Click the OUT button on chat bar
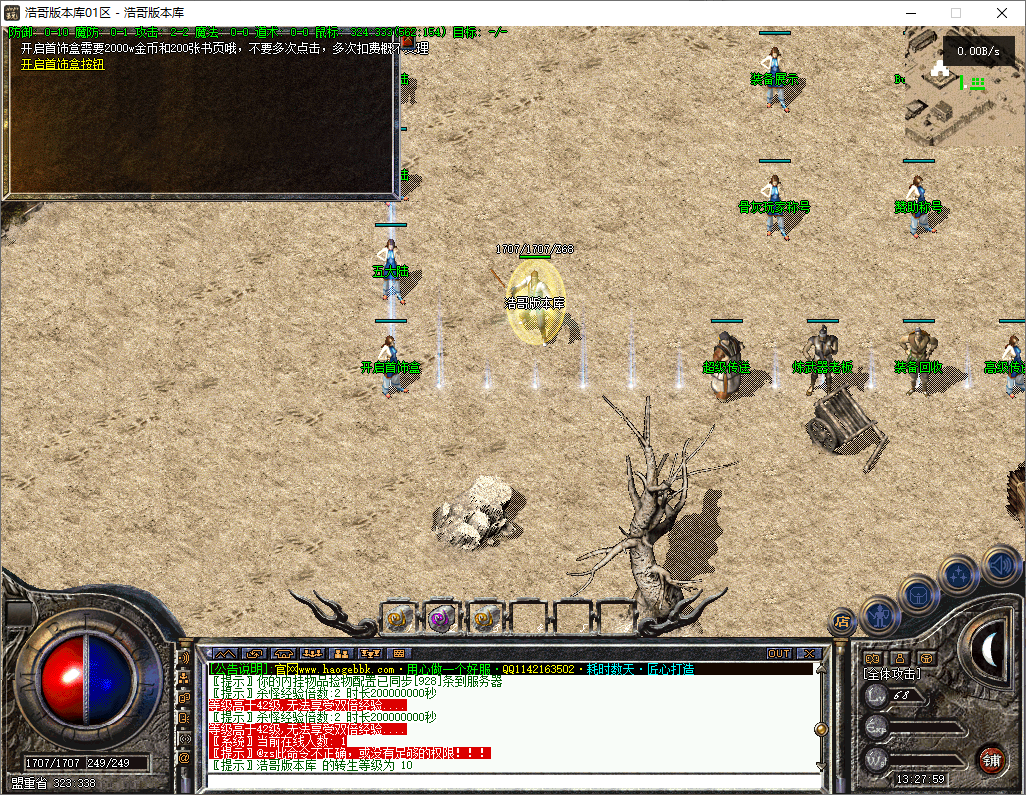 pos(779,654)
